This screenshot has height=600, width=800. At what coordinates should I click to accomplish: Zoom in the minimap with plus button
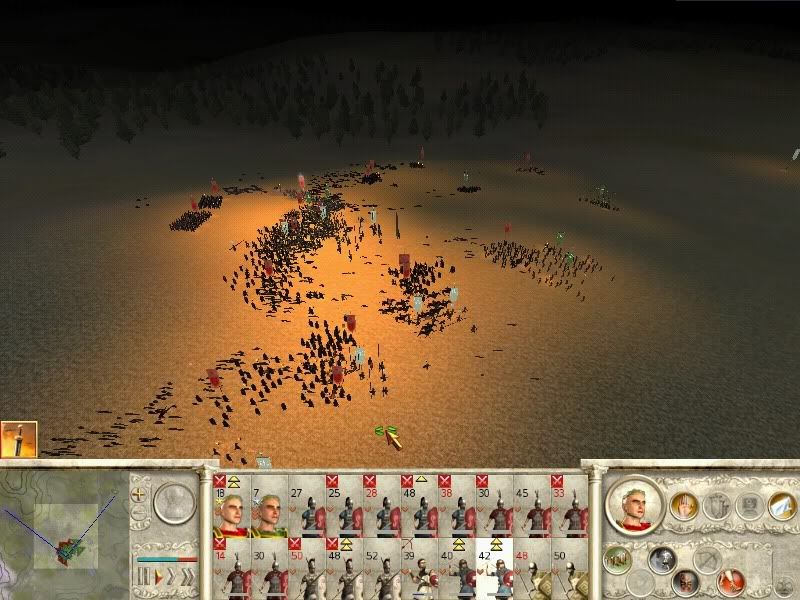coord(138,493)
